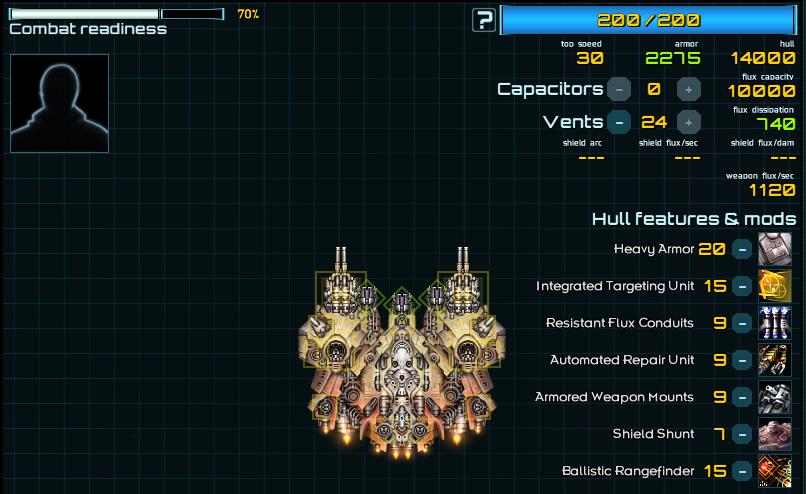Decrease Capacitors with the minus button
The height and width of the screenshot is (494, 806).
[619, 89]
